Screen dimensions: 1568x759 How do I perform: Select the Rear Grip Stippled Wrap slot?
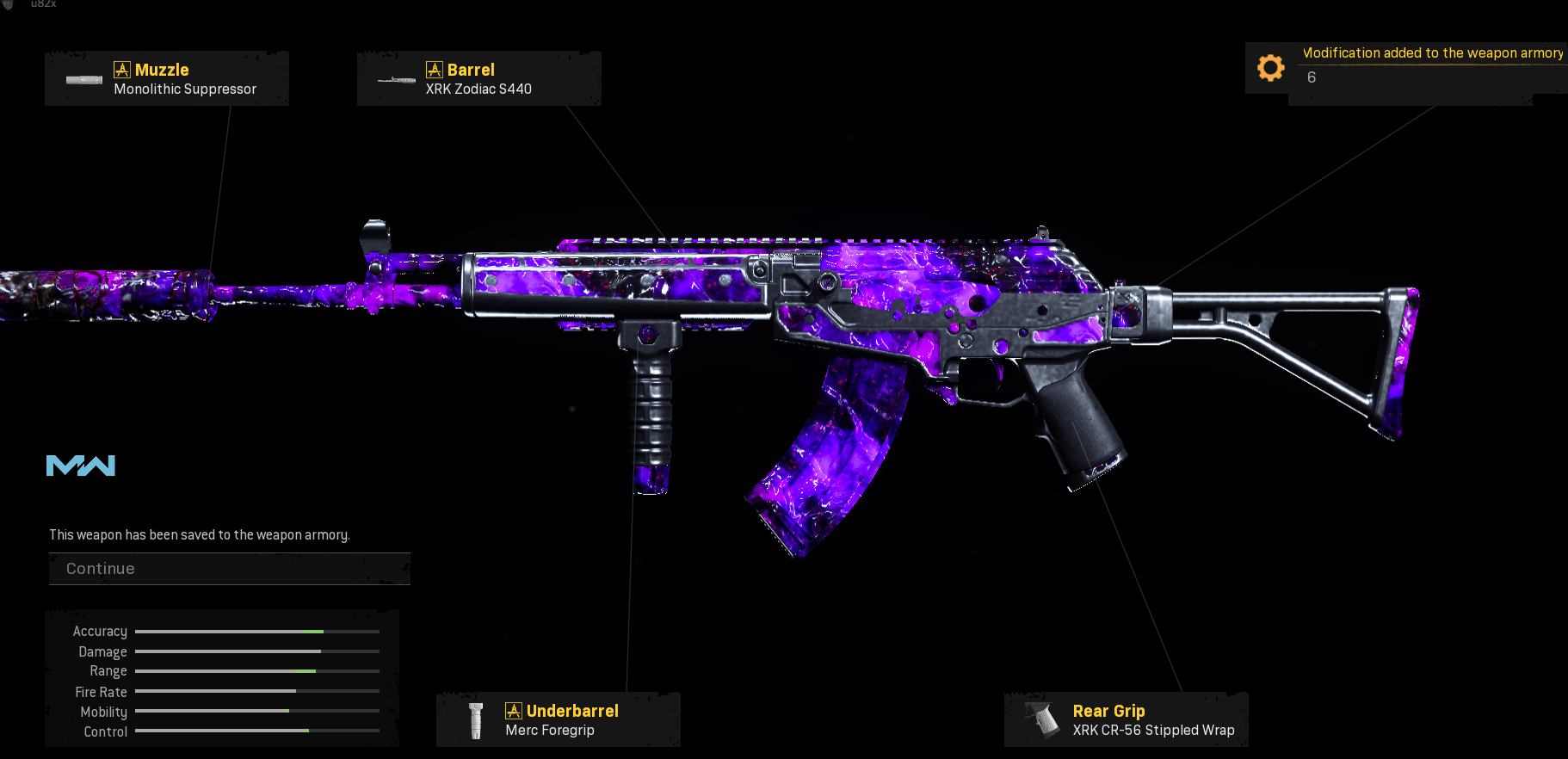point(1126,720)
